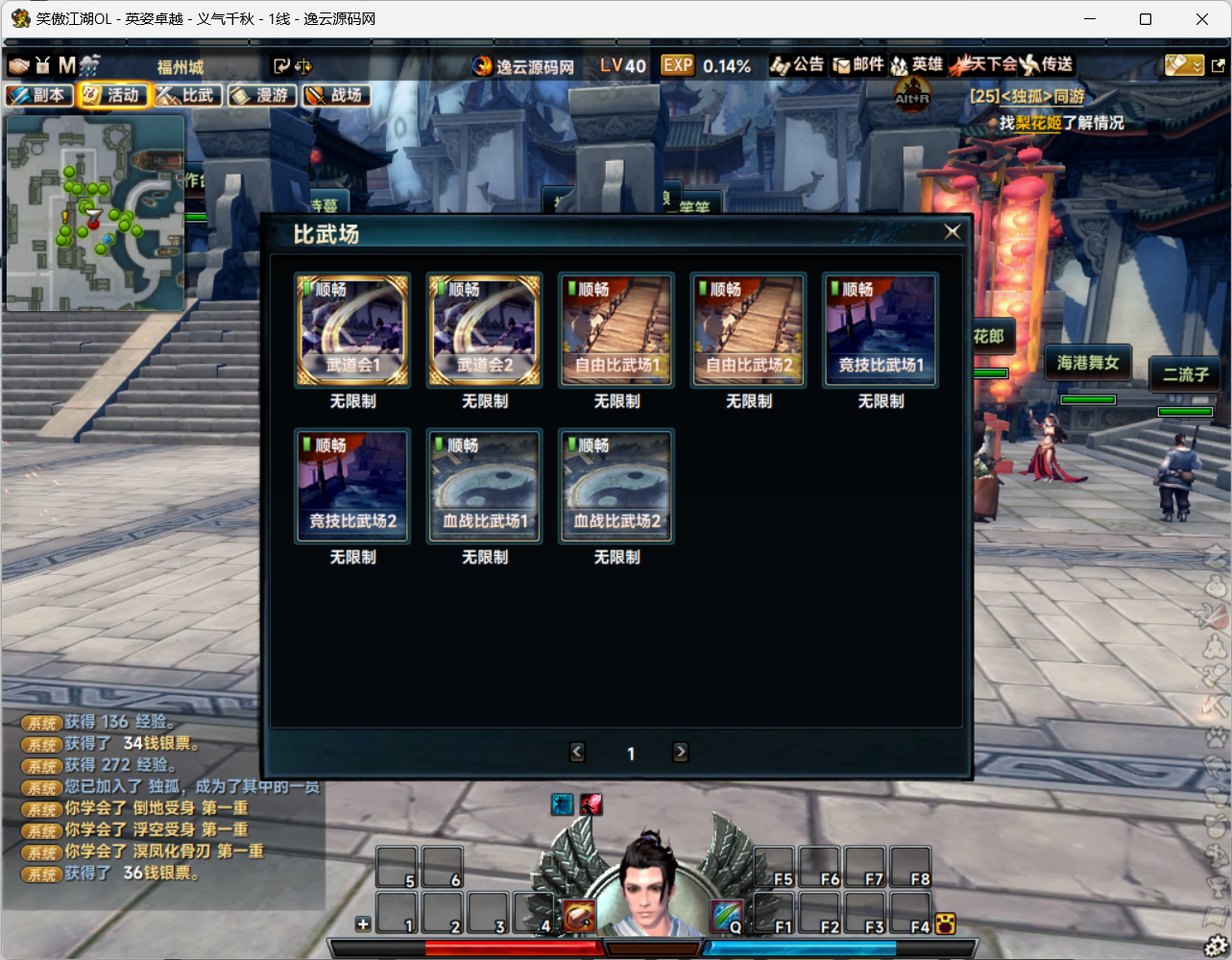Open the 血战比武场1 arena
1232x960 pixels.
tap(485, 486)
